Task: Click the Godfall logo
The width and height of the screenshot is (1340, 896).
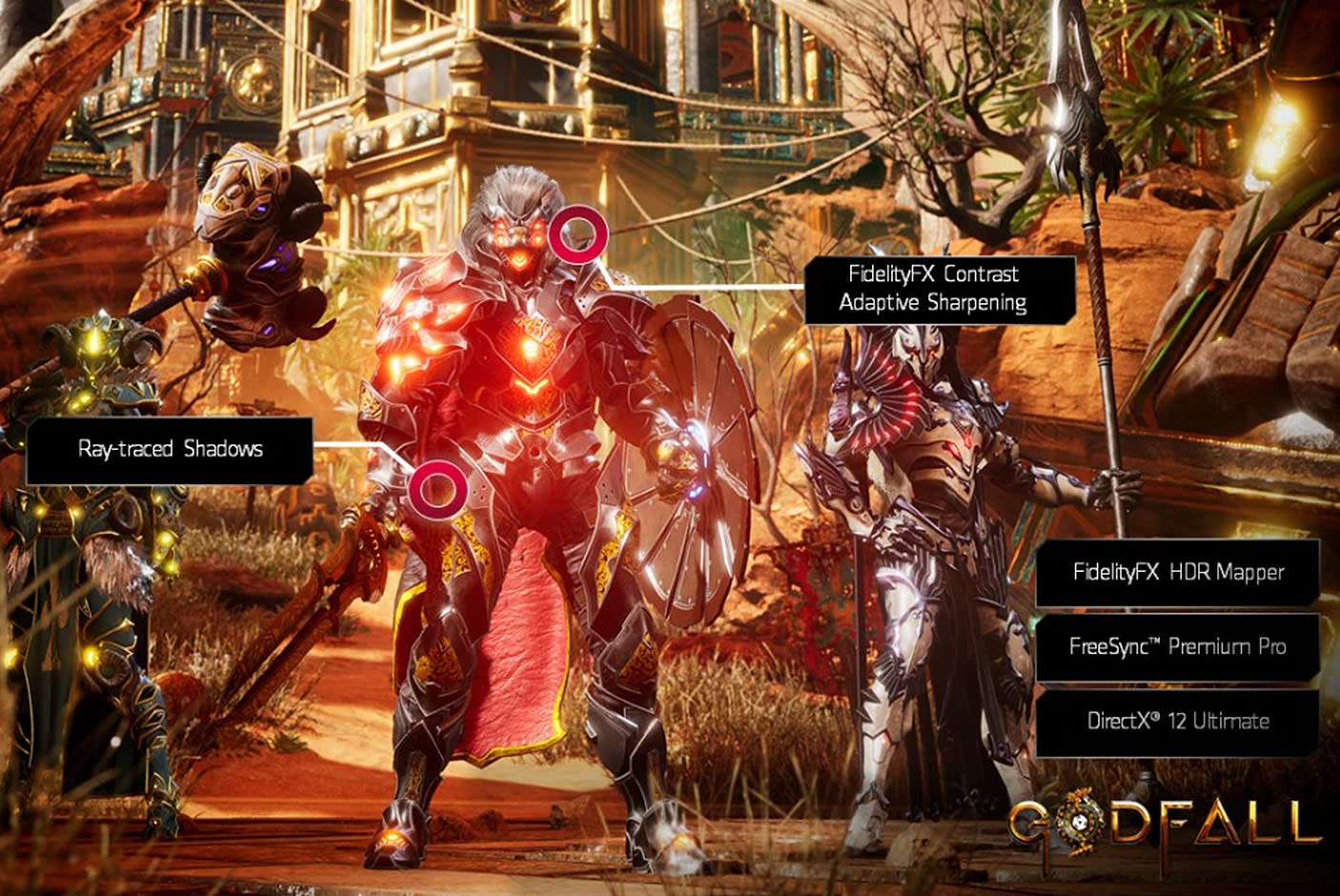Action: pos(1165,825)
